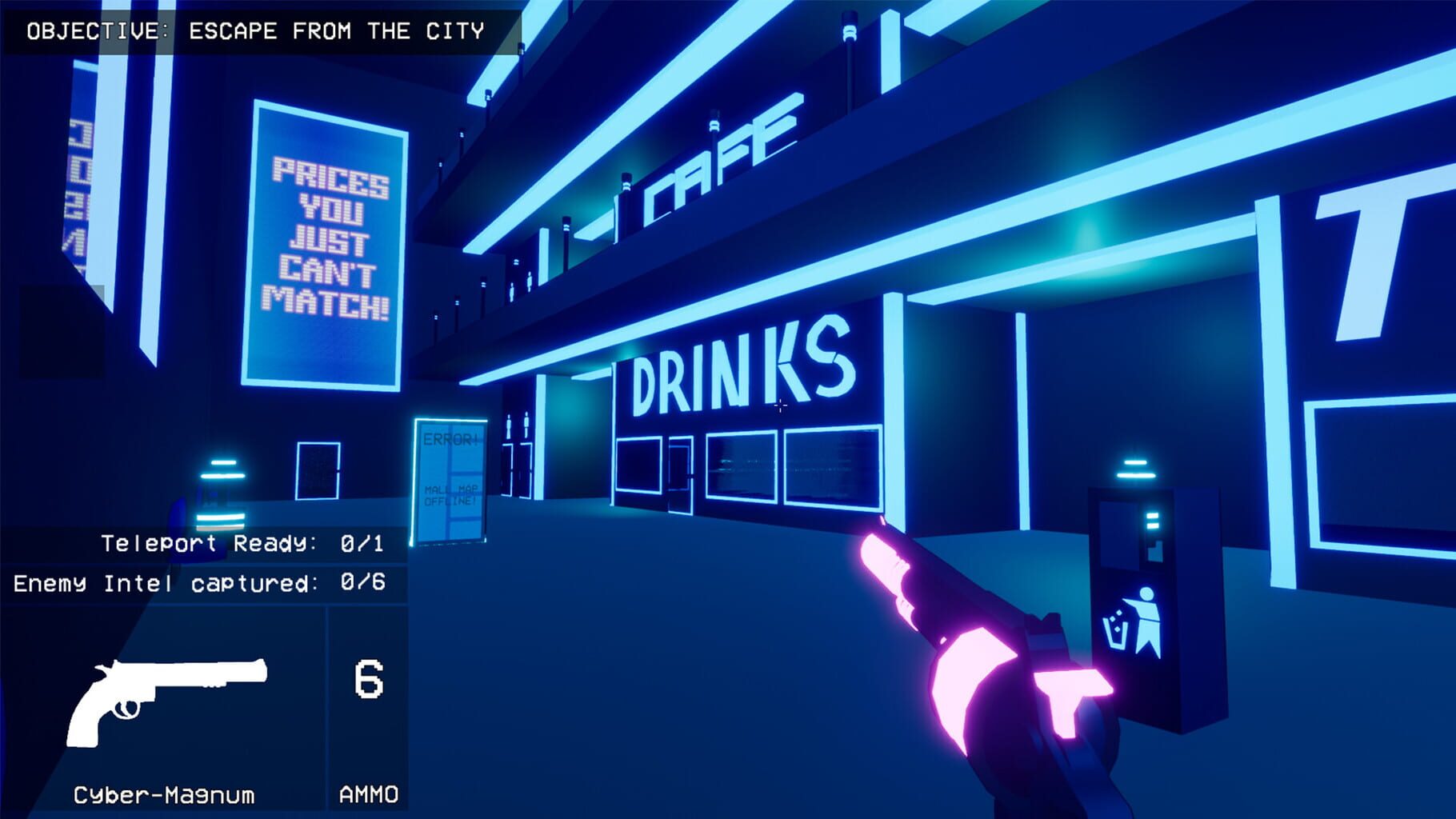The width and height of the screenshot is (1456, 819).
Task: Click the Cyber-Magnum name label
Action: tap(164, 796)
